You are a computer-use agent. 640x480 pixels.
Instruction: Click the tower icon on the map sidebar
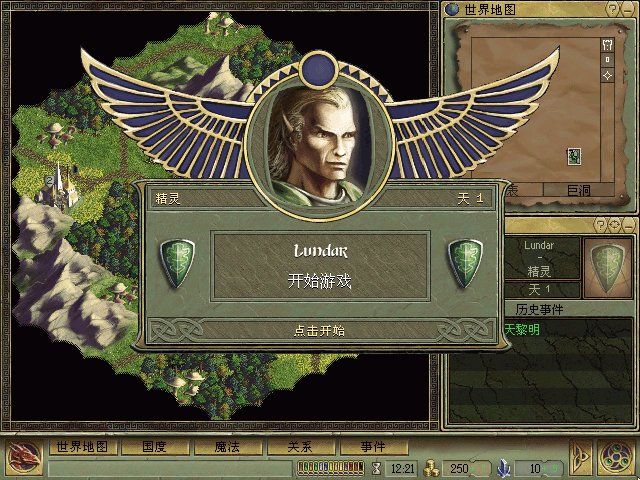point(607,45)
